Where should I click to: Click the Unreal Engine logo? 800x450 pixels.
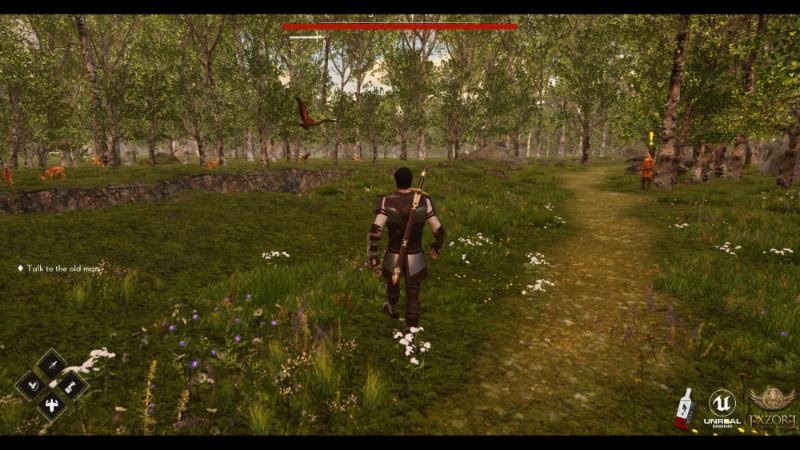722,407
